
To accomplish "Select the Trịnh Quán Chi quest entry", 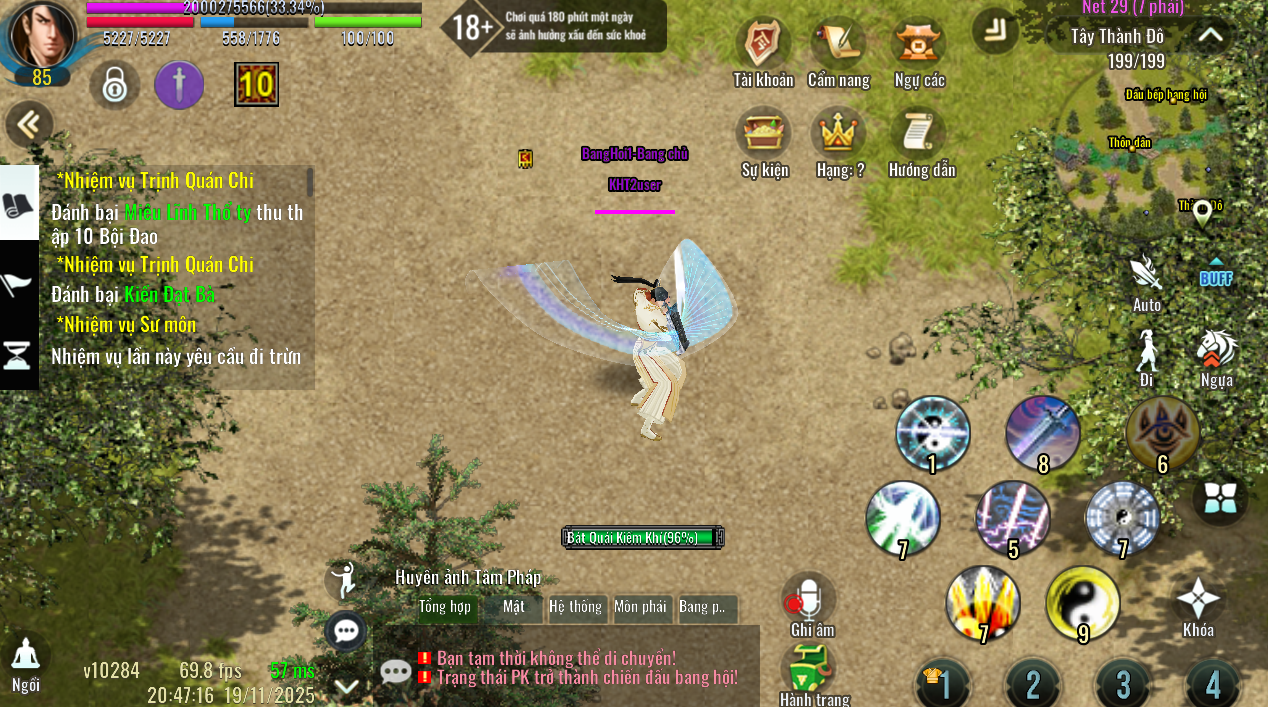I will pyautogui.click(x=155, y=181).
